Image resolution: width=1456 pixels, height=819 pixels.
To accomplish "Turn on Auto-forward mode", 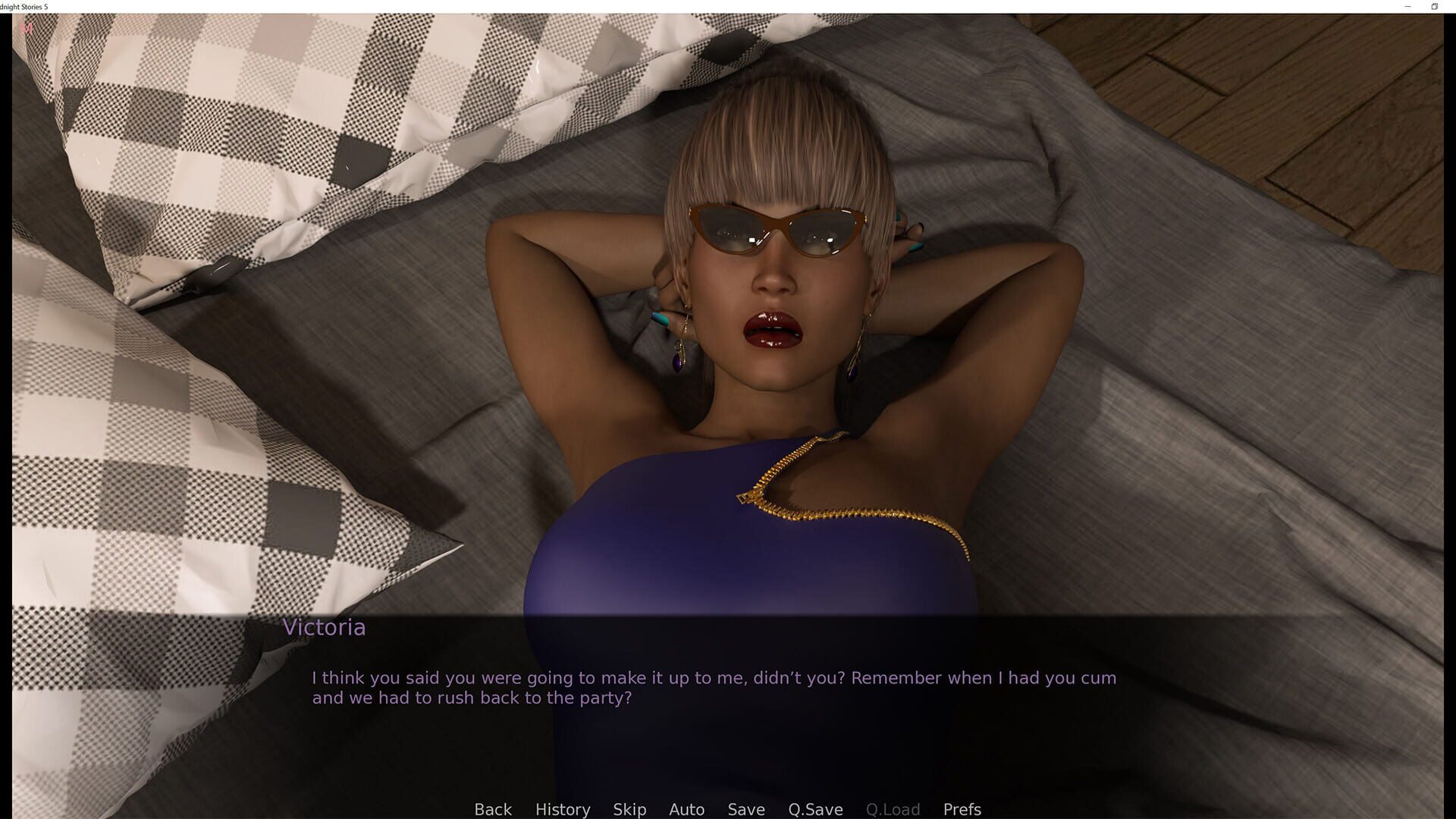I will pyautogui.click(x=686, y=809).
